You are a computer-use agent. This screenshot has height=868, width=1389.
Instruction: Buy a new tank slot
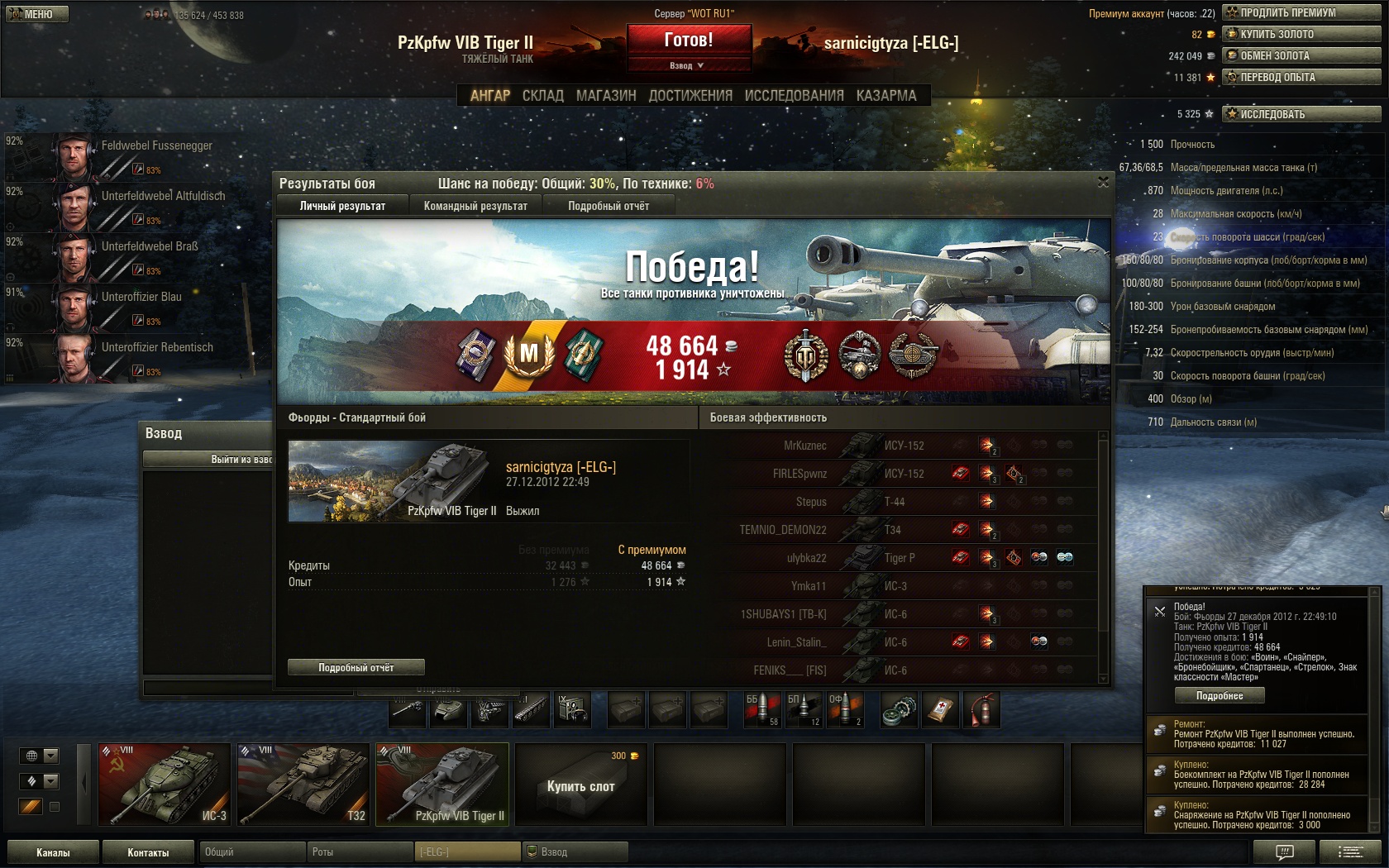pyautogui.click(x=580, y=785)
